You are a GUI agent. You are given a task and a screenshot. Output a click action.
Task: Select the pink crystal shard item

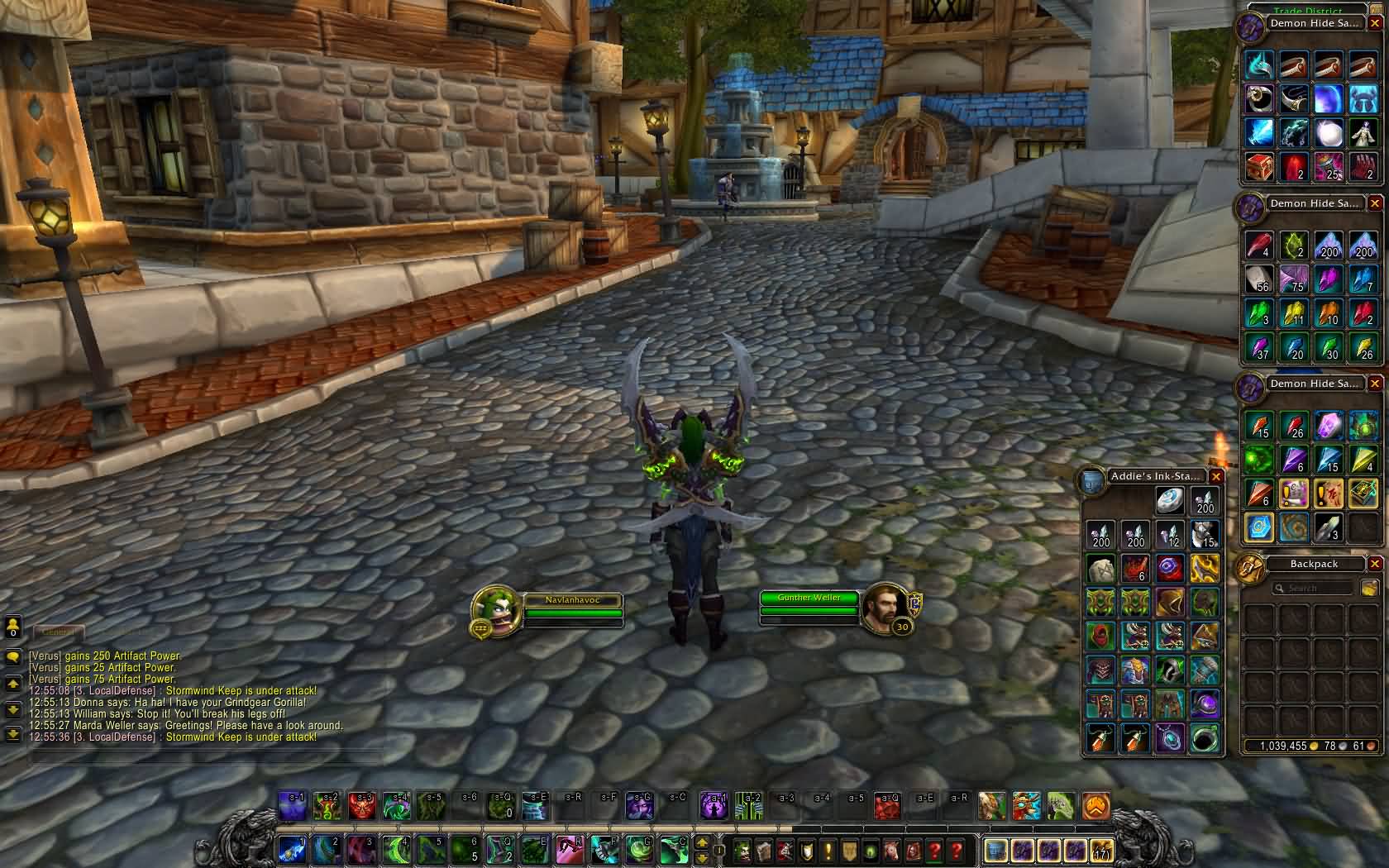point(1328,425)
